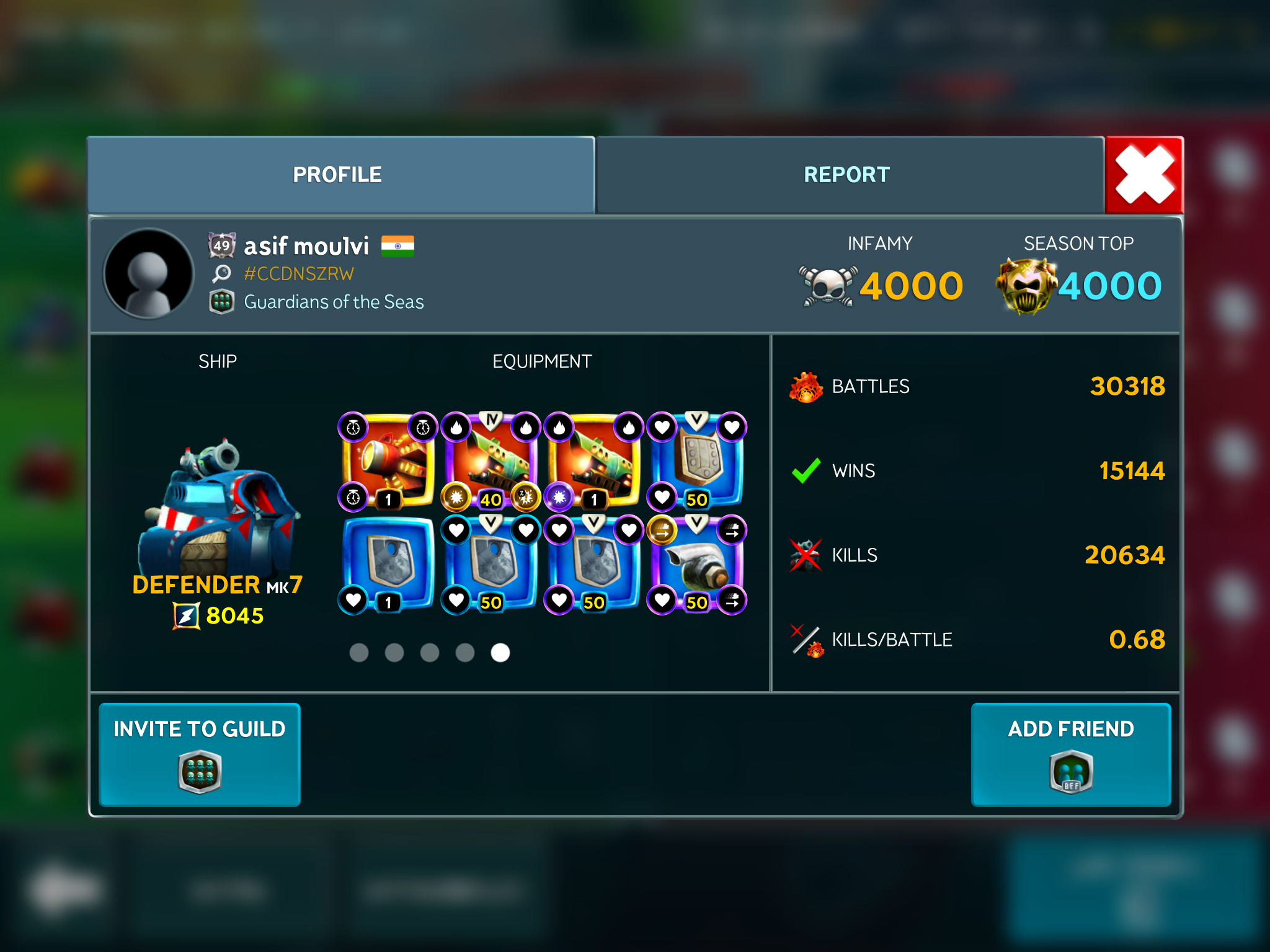Select the level 50 wooden big shield
The image size is (1270, 952).
(697, 460)
